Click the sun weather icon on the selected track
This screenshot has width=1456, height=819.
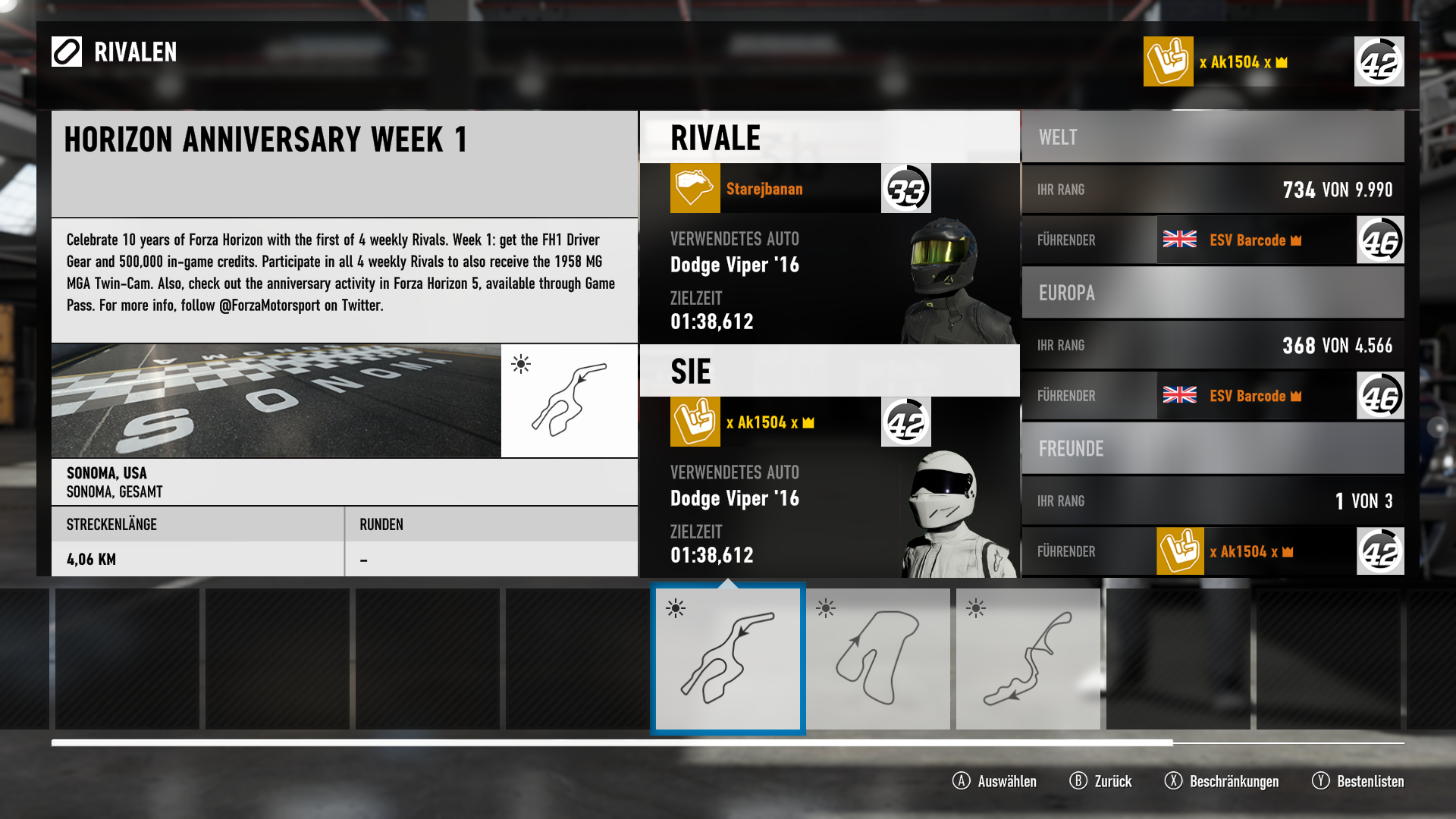point(522,365)
